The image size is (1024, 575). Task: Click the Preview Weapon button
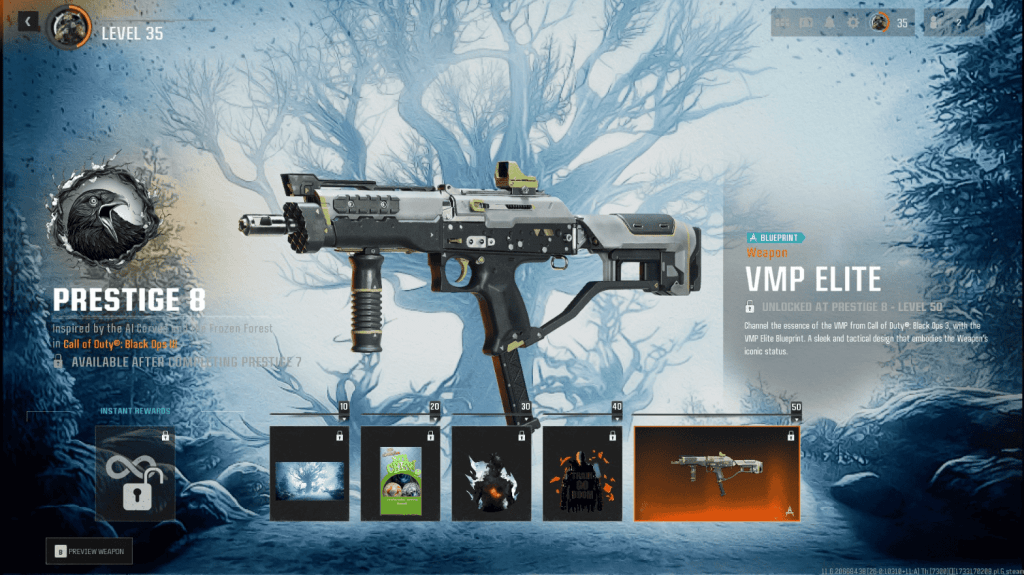(89, 550)
